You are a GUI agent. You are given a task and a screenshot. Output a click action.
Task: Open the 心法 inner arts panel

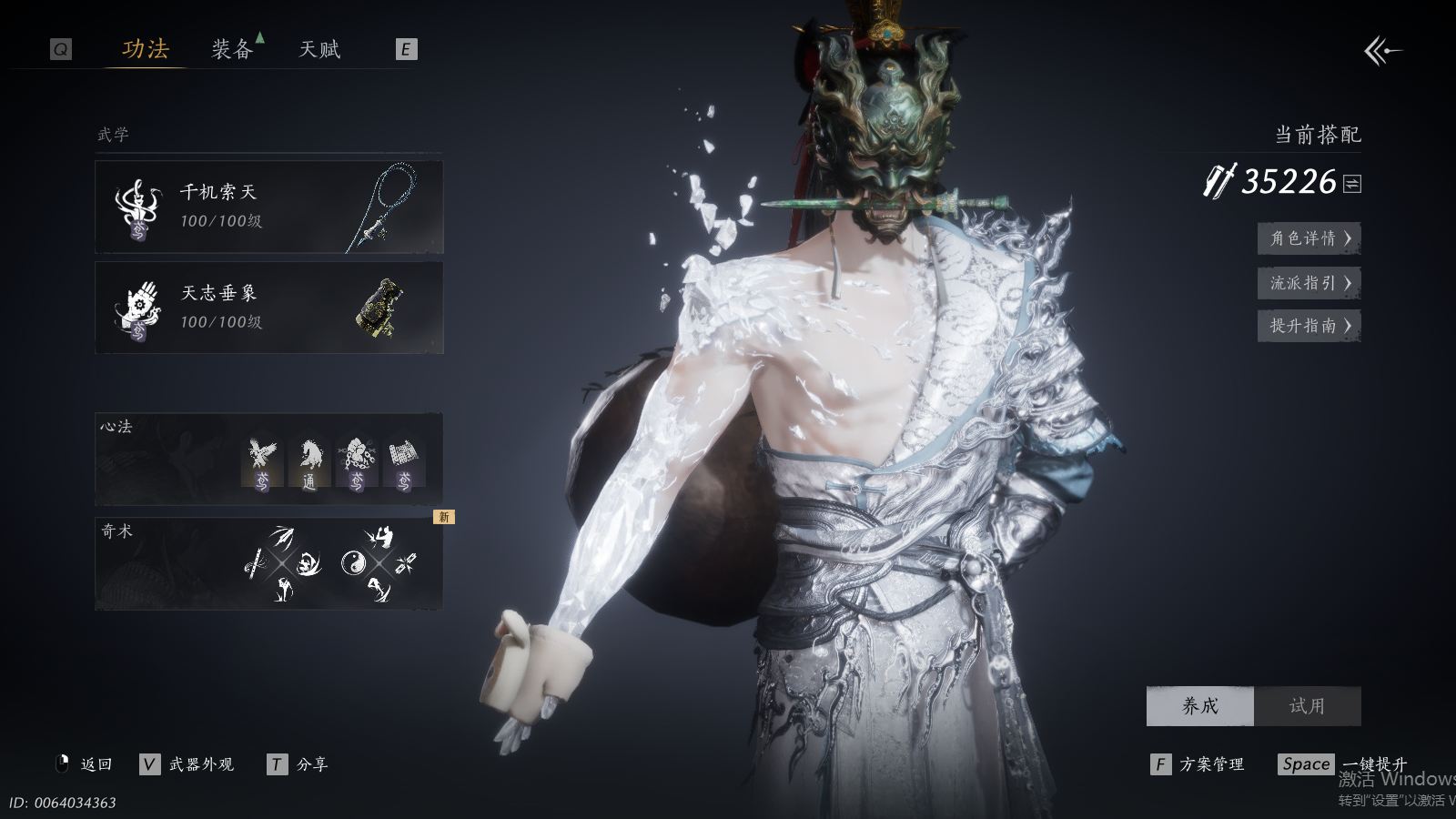click(268, 460)
